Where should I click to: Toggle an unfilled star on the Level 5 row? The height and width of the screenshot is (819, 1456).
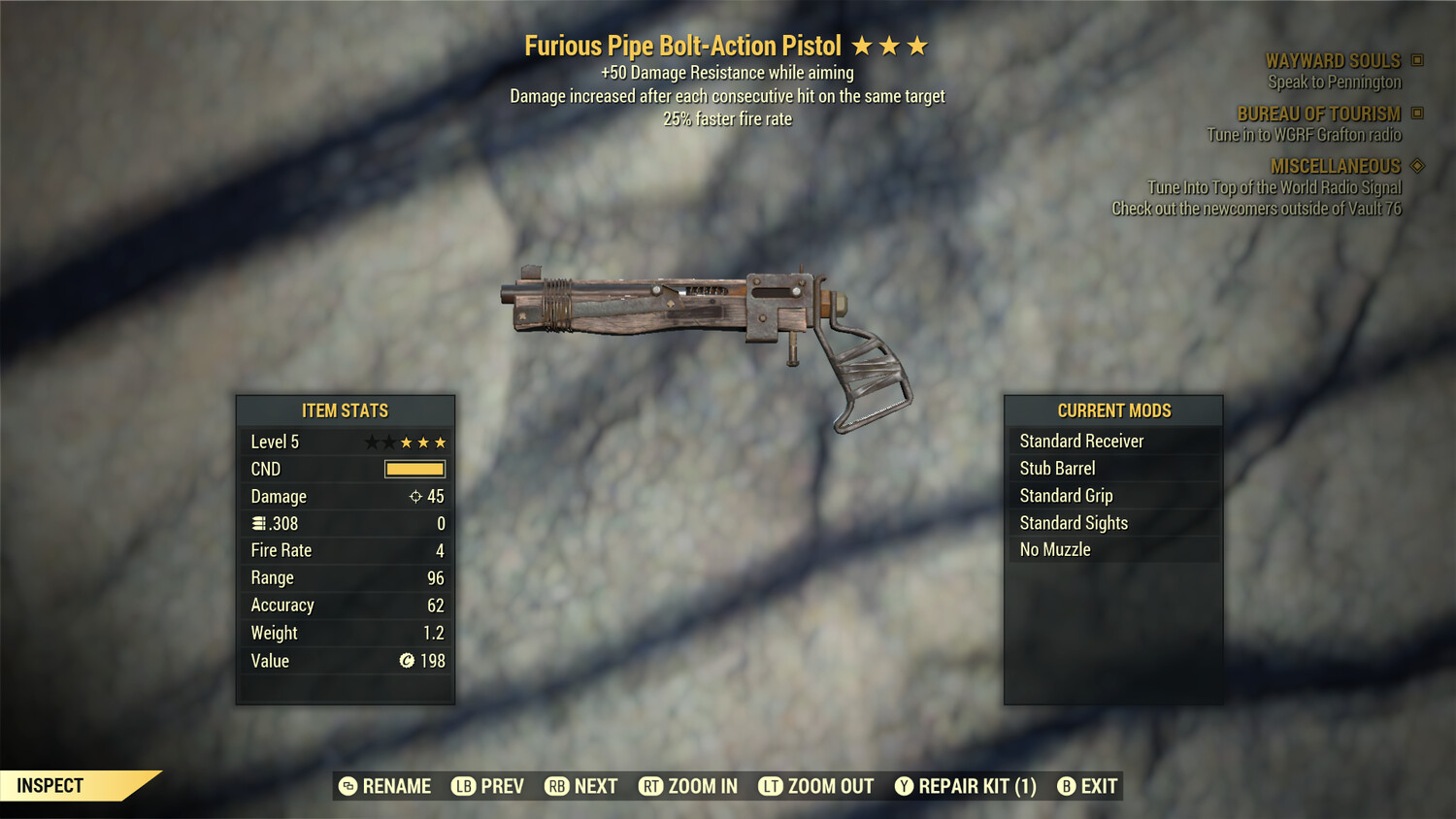point(372,442)
